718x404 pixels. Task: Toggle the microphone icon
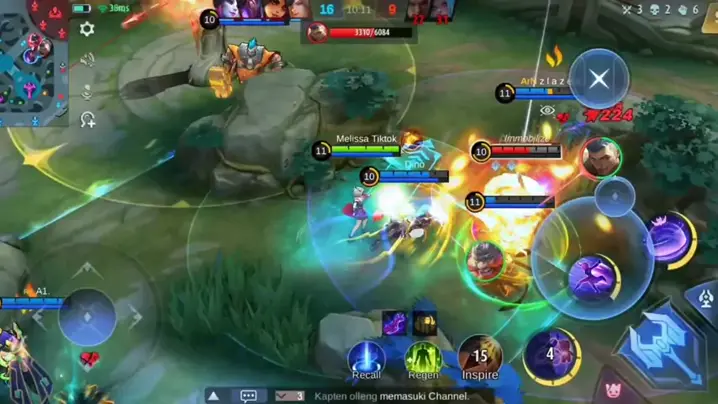pyautogui.click(x=87, y=92)
